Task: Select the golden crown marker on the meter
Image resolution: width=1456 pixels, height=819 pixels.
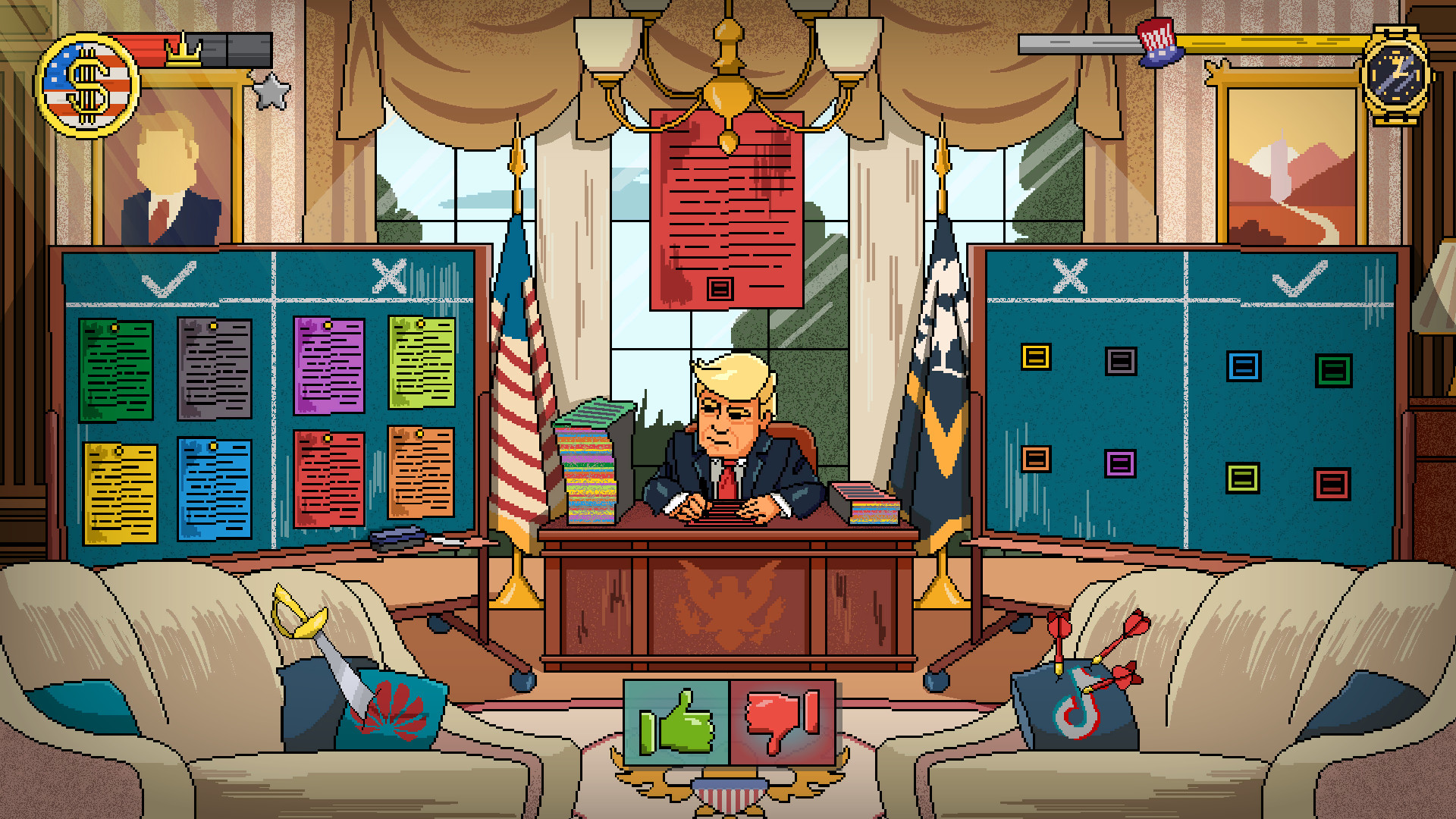Action: pos(184,56)
